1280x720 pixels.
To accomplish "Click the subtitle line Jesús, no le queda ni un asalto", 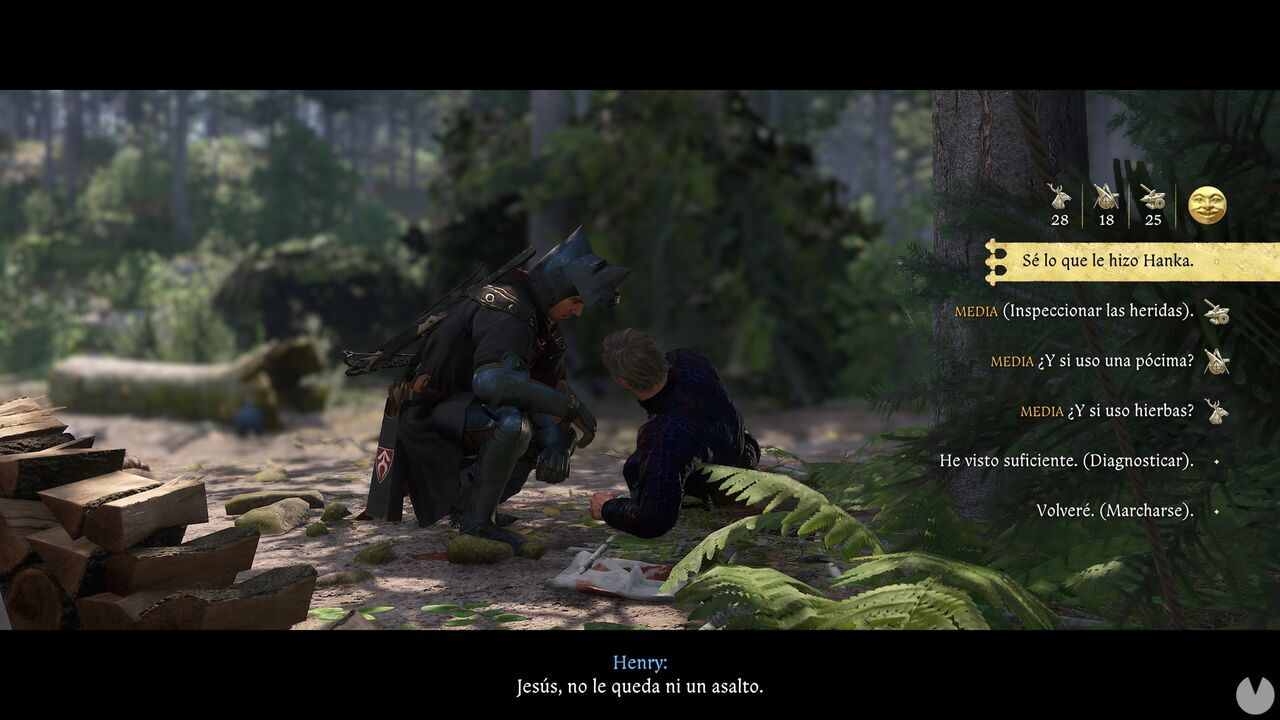I will tap(640, 687).
